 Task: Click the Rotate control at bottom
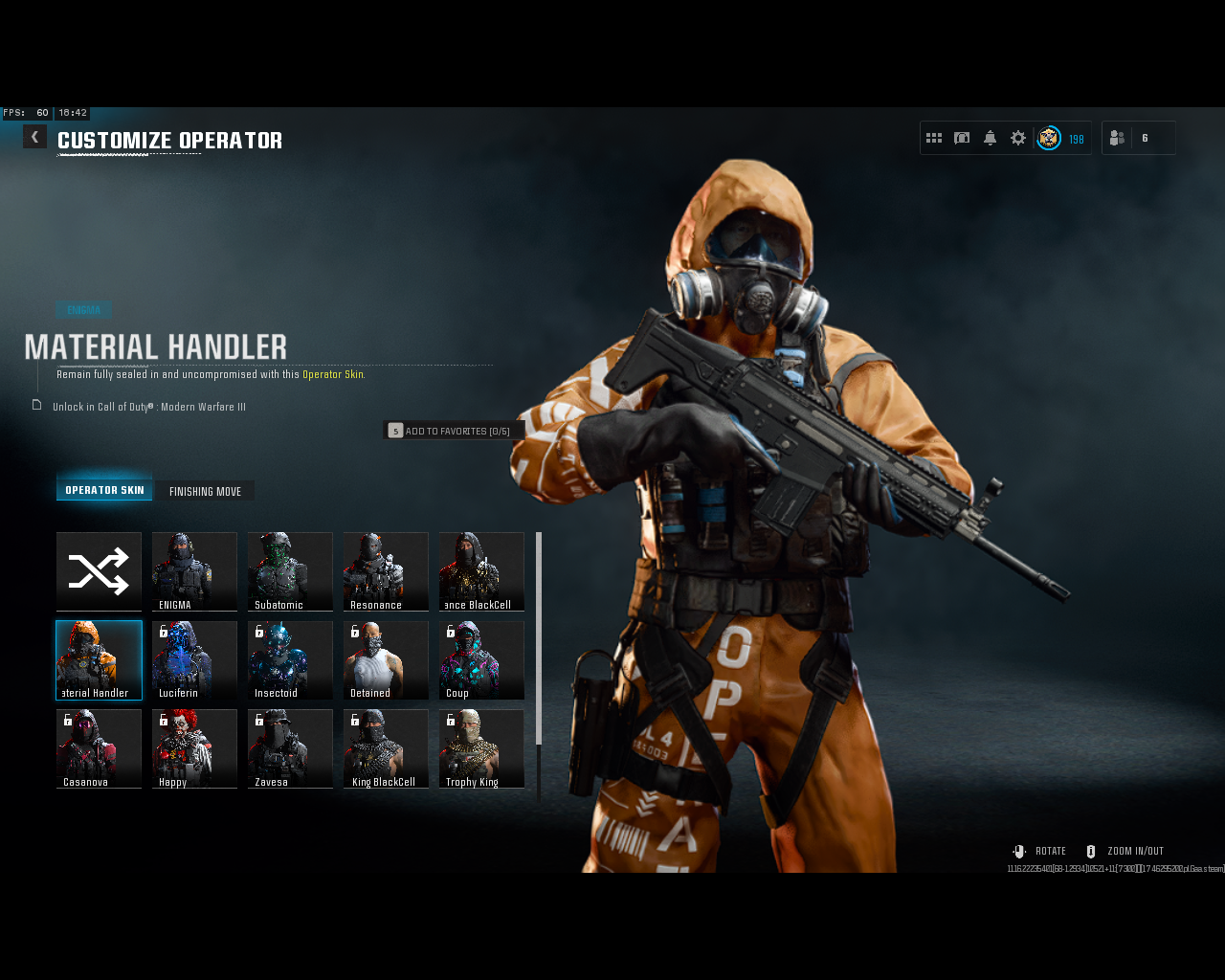[x=1038, y=851]
